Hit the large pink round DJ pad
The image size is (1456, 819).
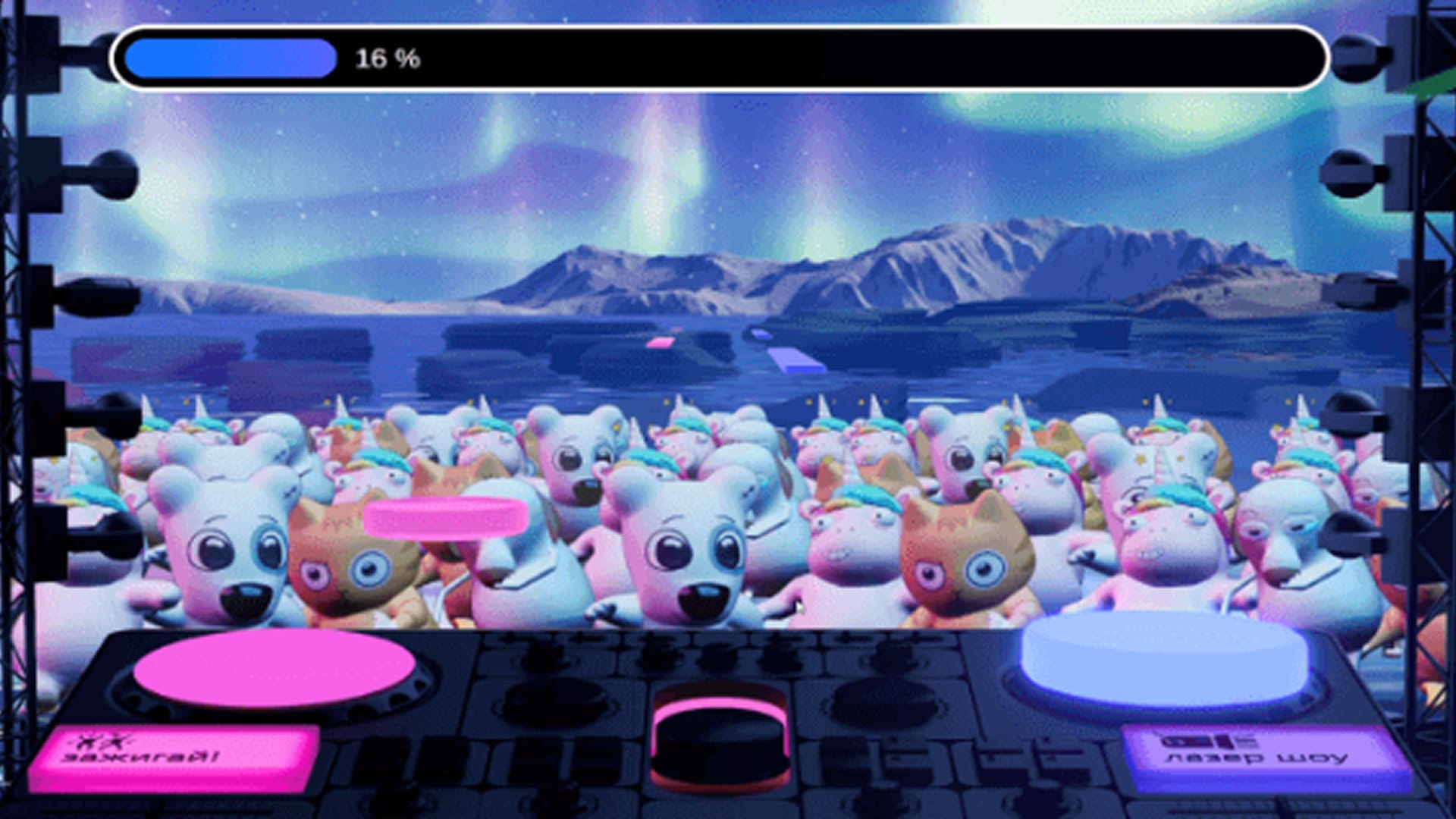[275, 669]
